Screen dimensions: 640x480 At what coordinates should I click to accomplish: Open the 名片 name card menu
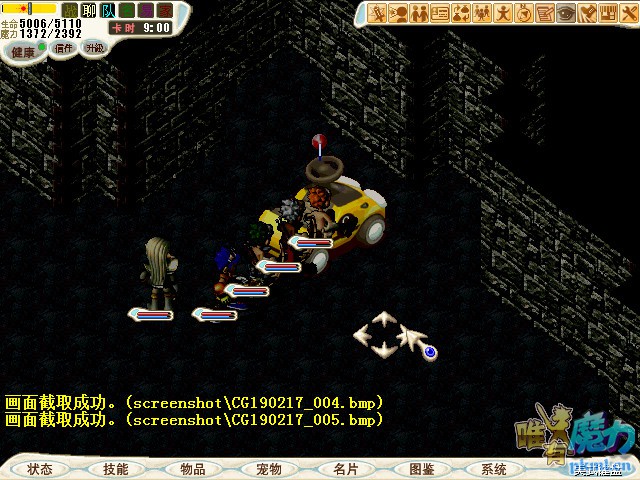click(345, 468)
